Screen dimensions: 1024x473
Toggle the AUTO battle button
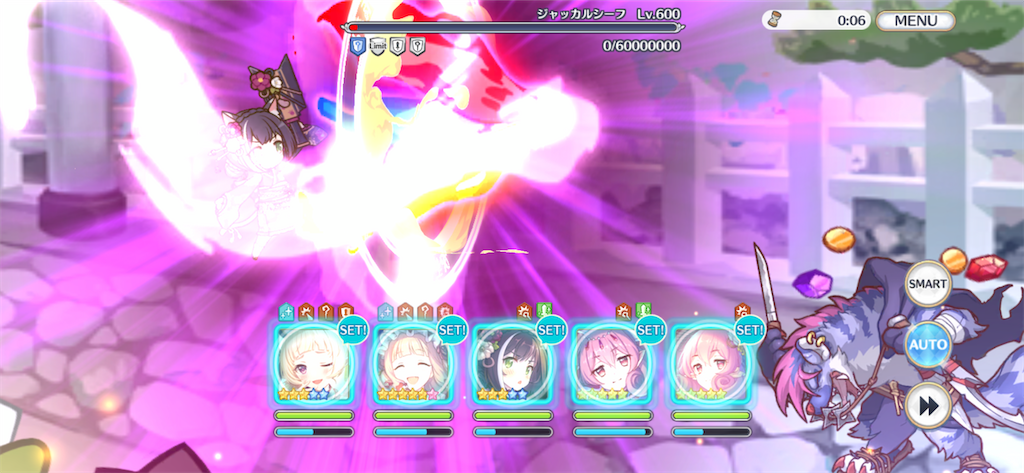click(x=927, y=345)
